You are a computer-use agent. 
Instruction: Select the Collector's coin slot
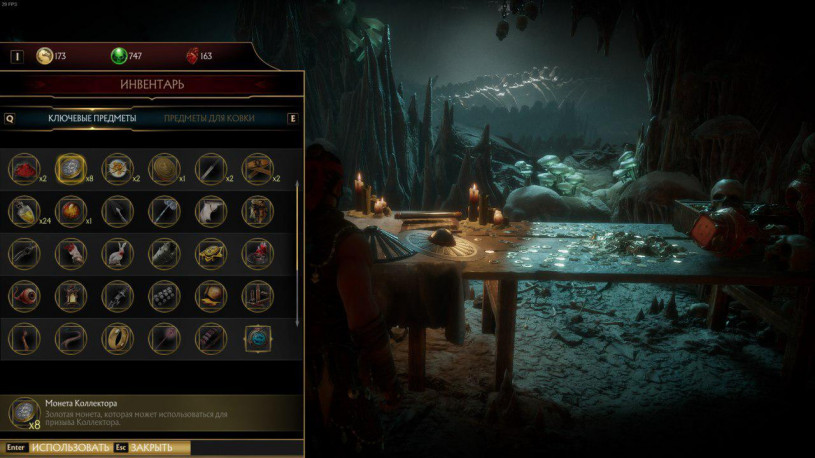(x=70, y=169)
